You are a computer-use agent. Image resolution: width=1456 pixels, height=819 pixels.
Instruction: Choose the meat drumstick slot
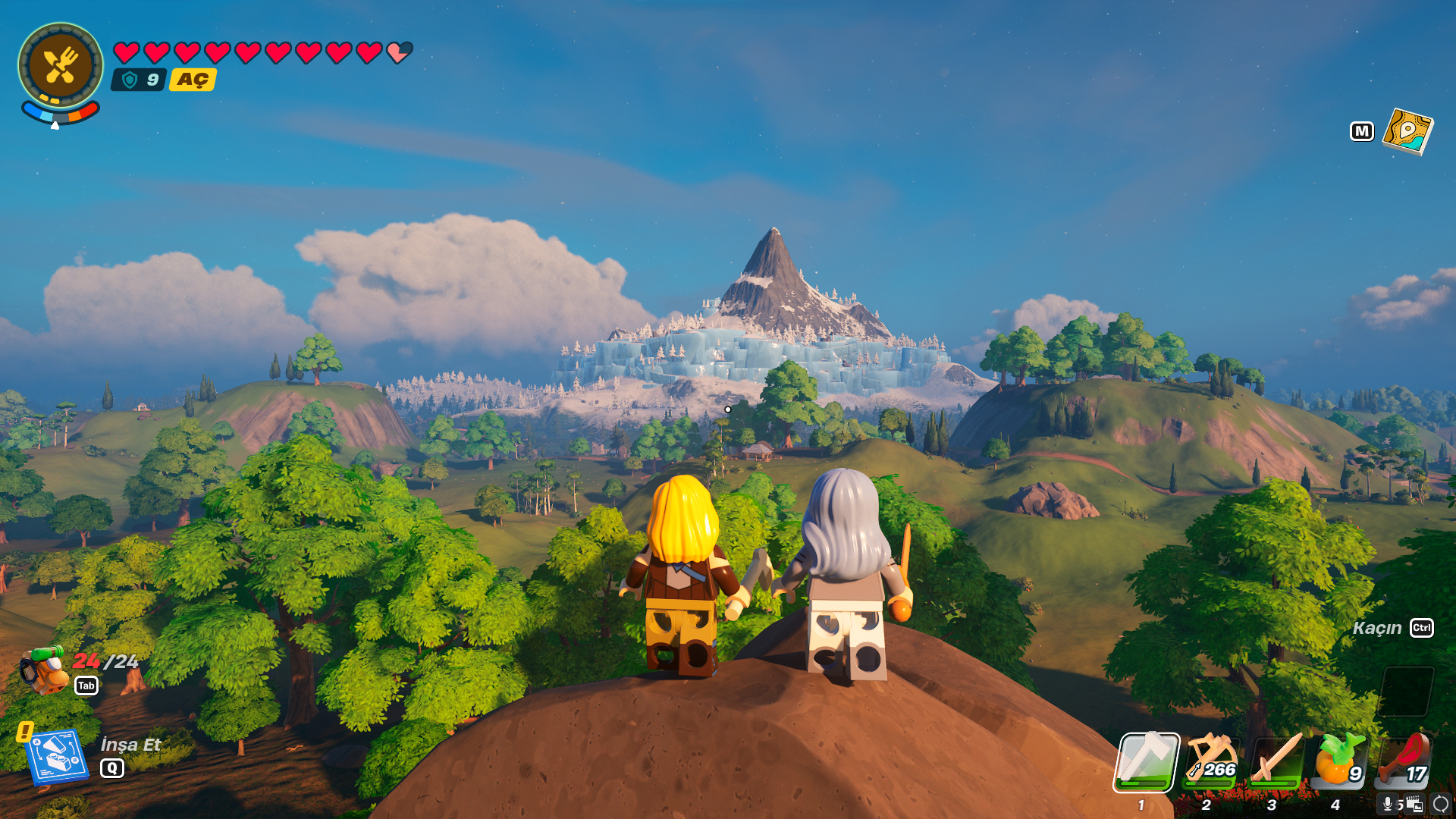1405,761
